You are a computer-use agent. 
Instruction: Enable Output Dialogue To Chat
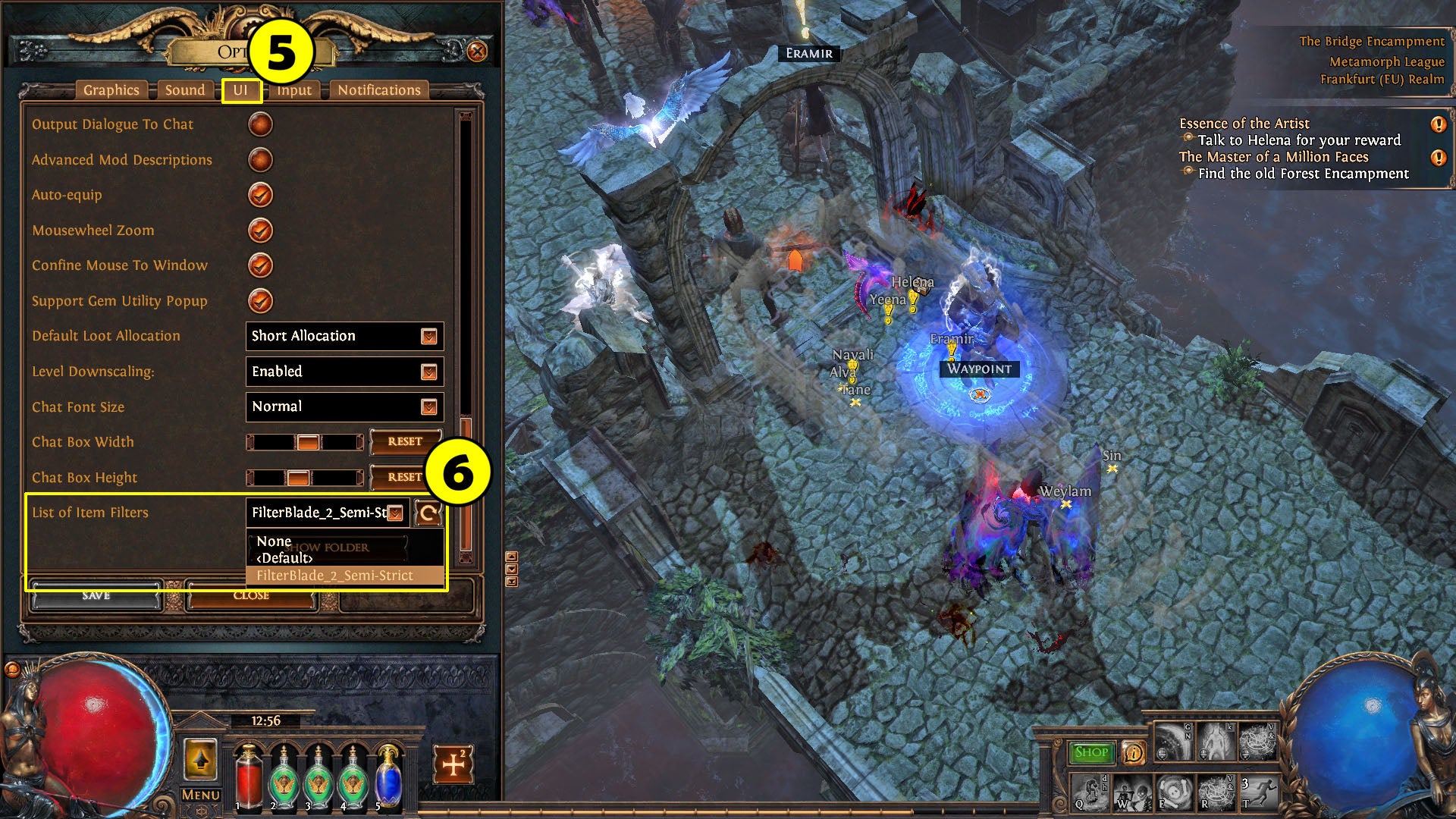pos(260,124)
